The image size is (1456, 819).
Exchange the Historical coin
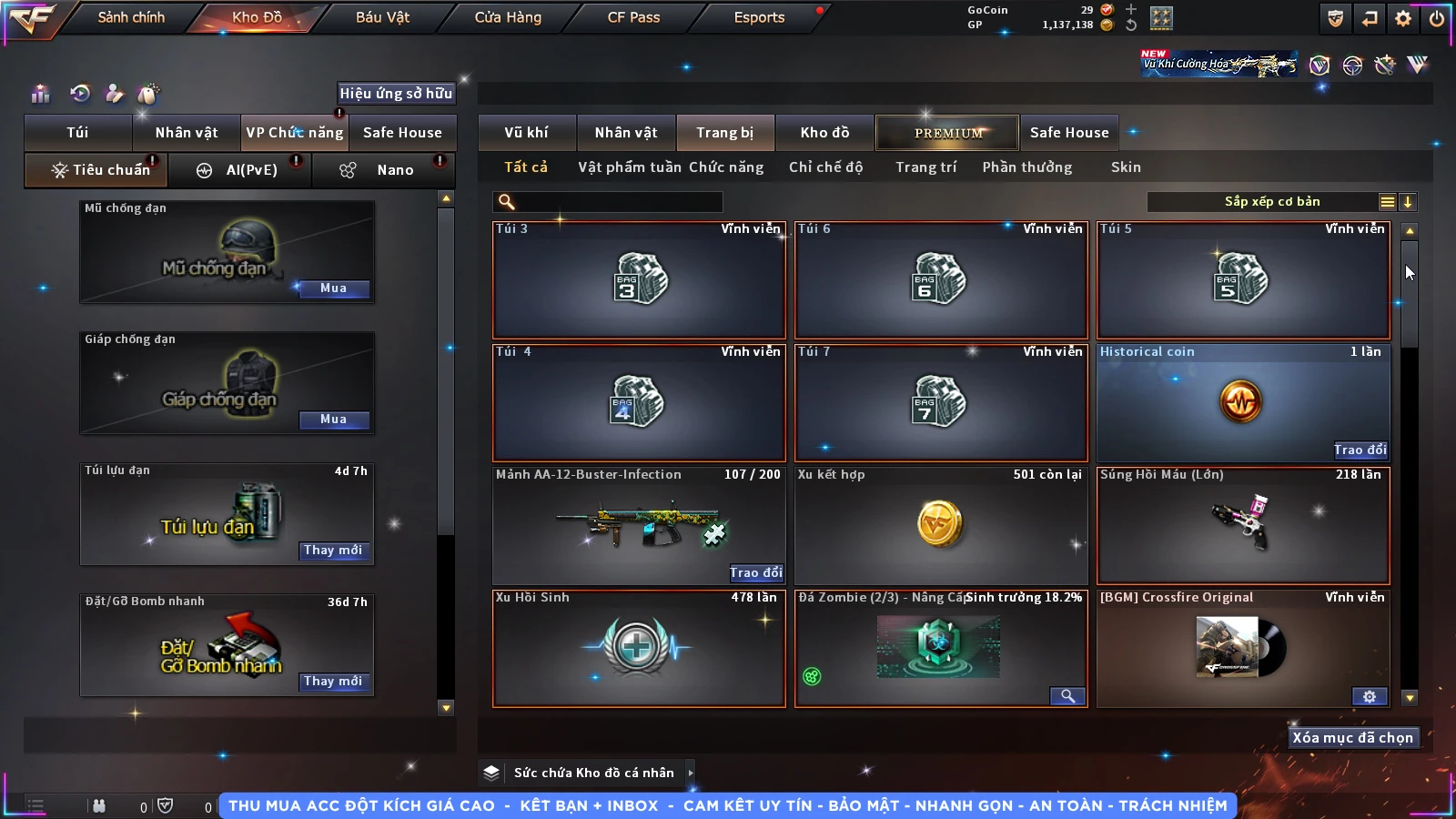click(1360, 450)
